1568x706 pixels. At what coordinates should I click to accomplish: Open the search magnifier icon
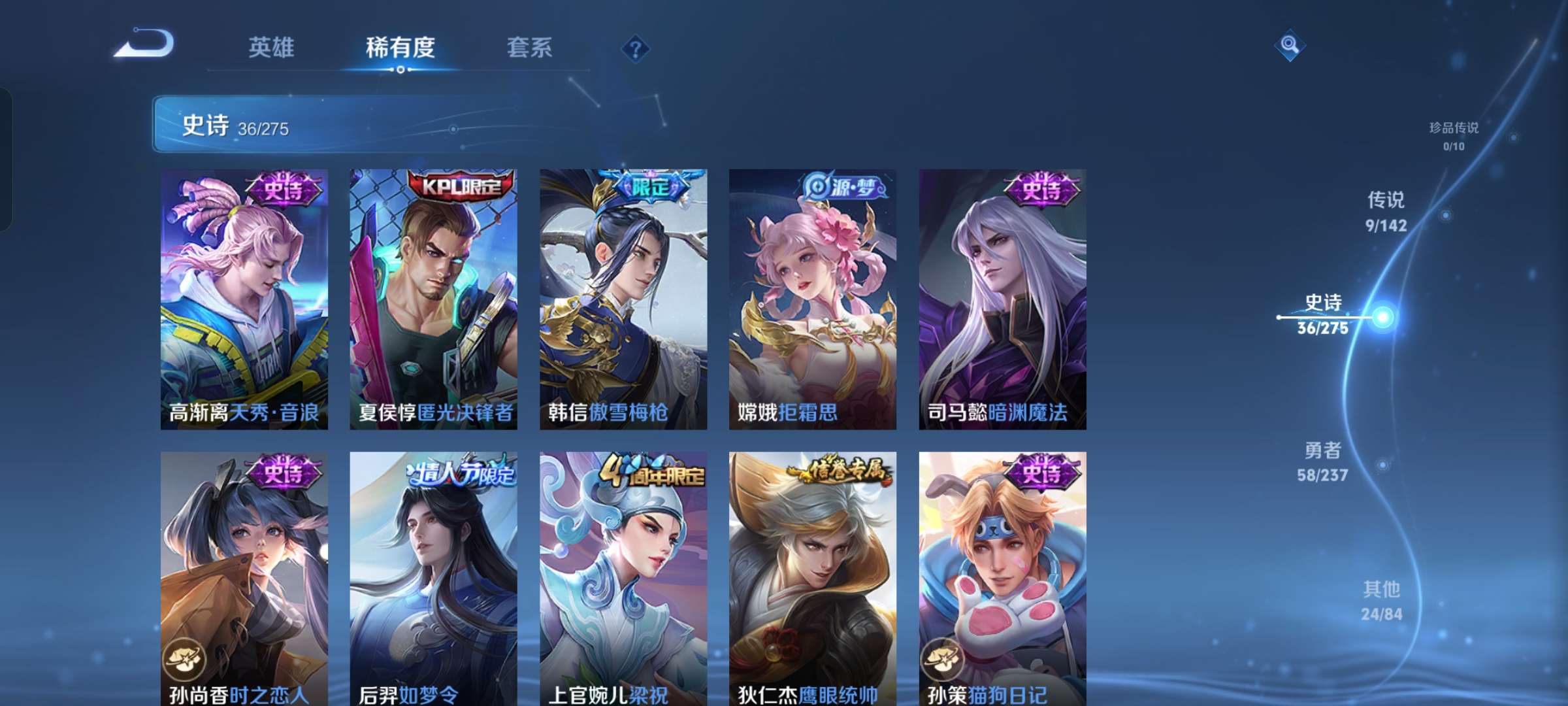click(1288, 46)
